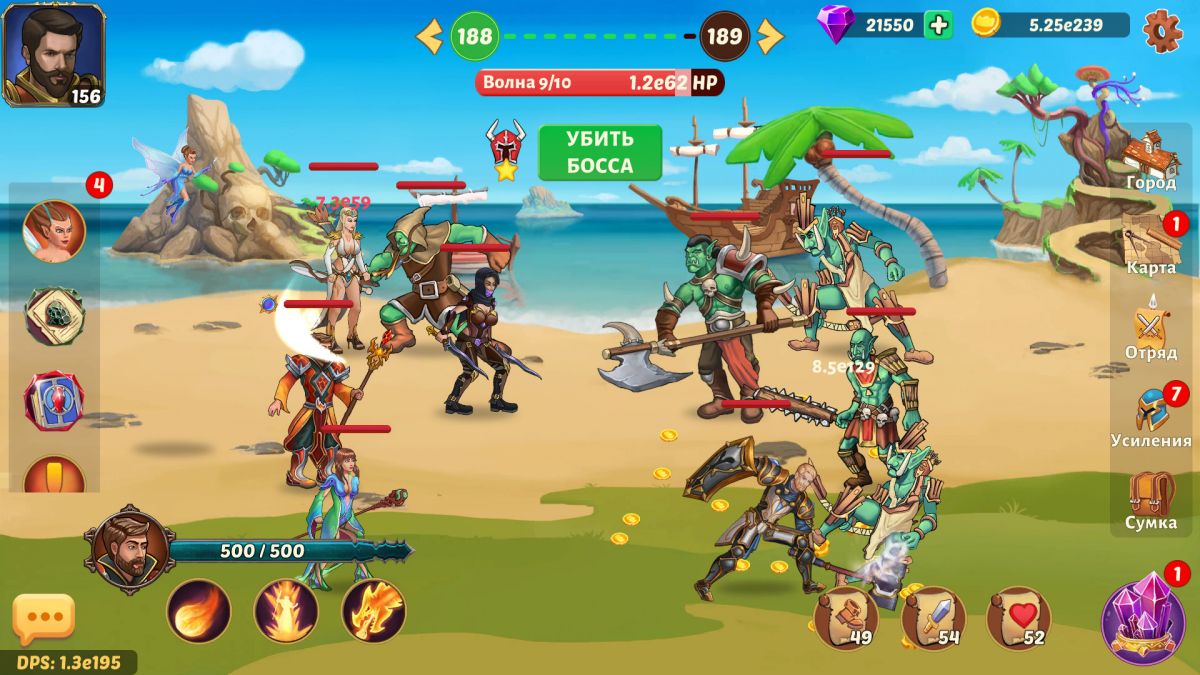The height and width of the screenshot is (675, 1200).
Task: Open the Карта map menu
Action: (1151, 244)
